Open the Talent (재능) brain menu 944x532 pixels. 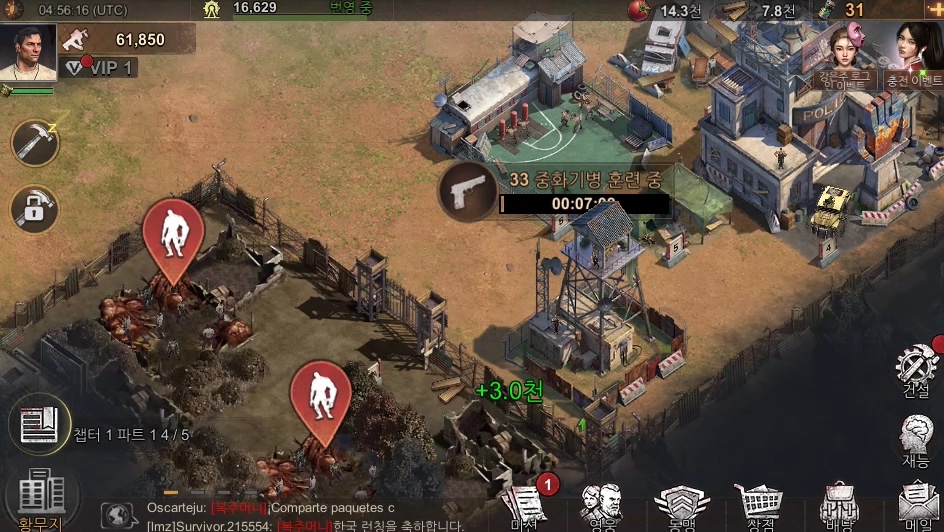coord(915,441)
